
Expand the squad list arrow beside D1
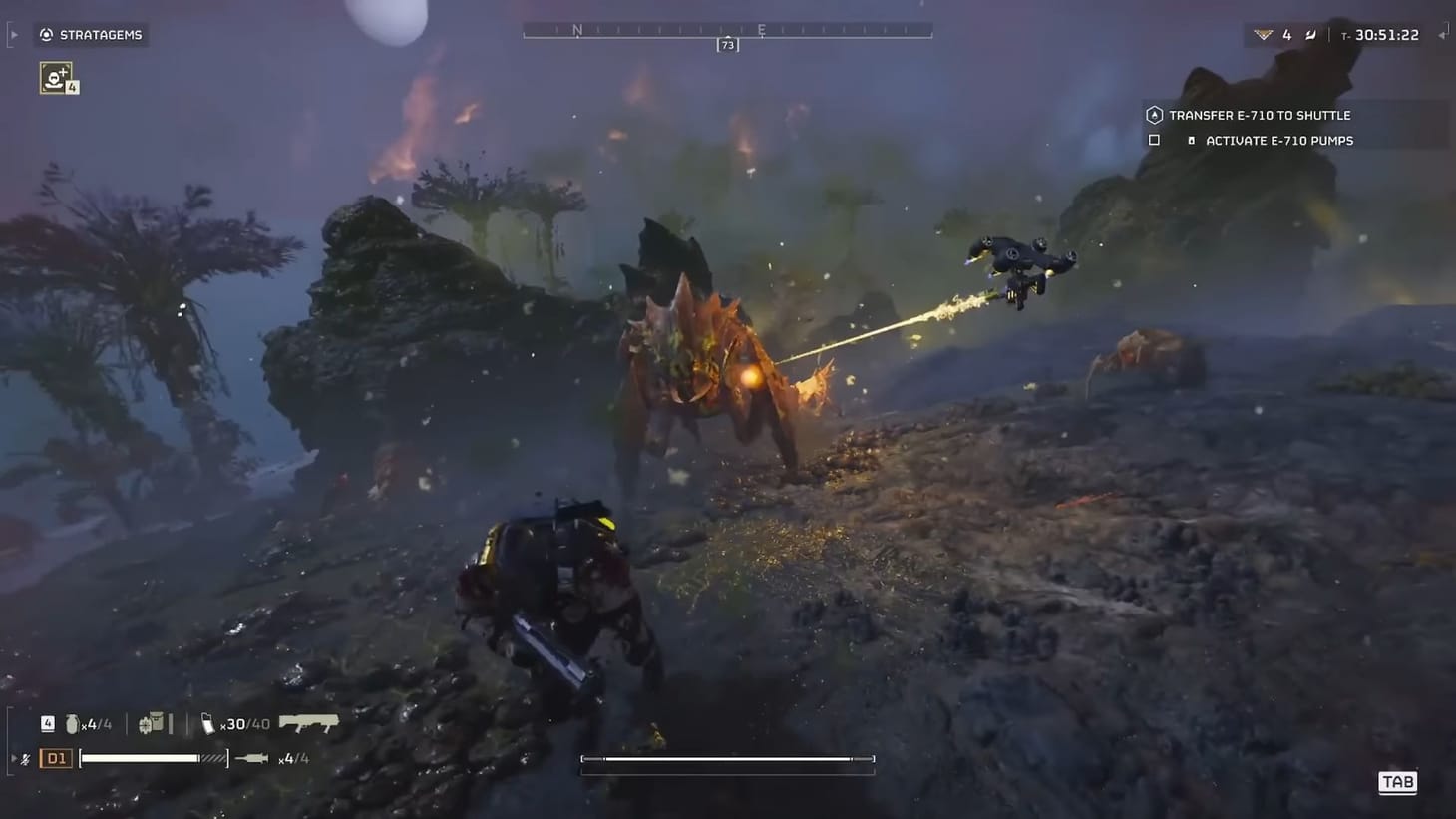coord(14,757)
